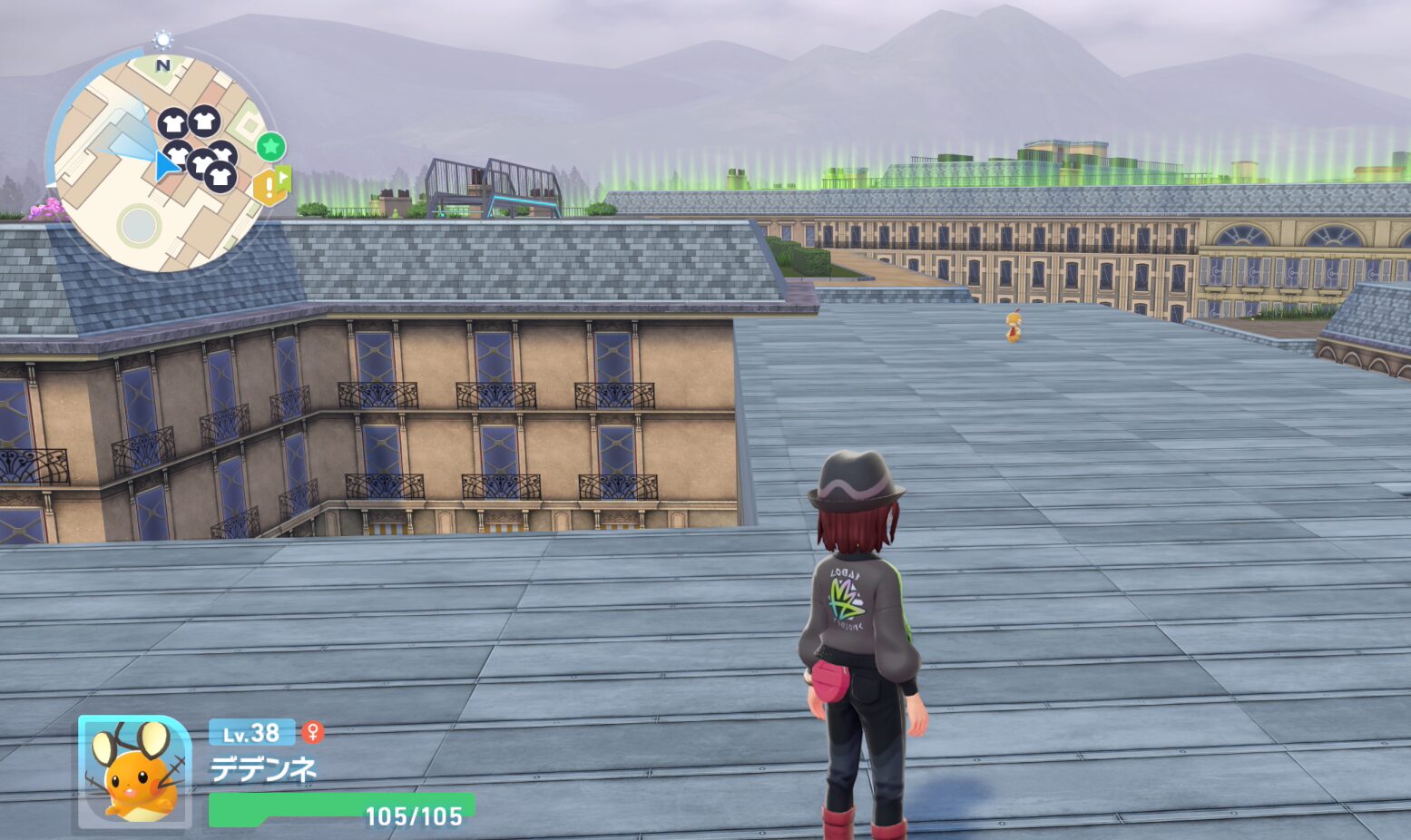
Task: Click the sun time-of-day icon
Action: [162, 39]
